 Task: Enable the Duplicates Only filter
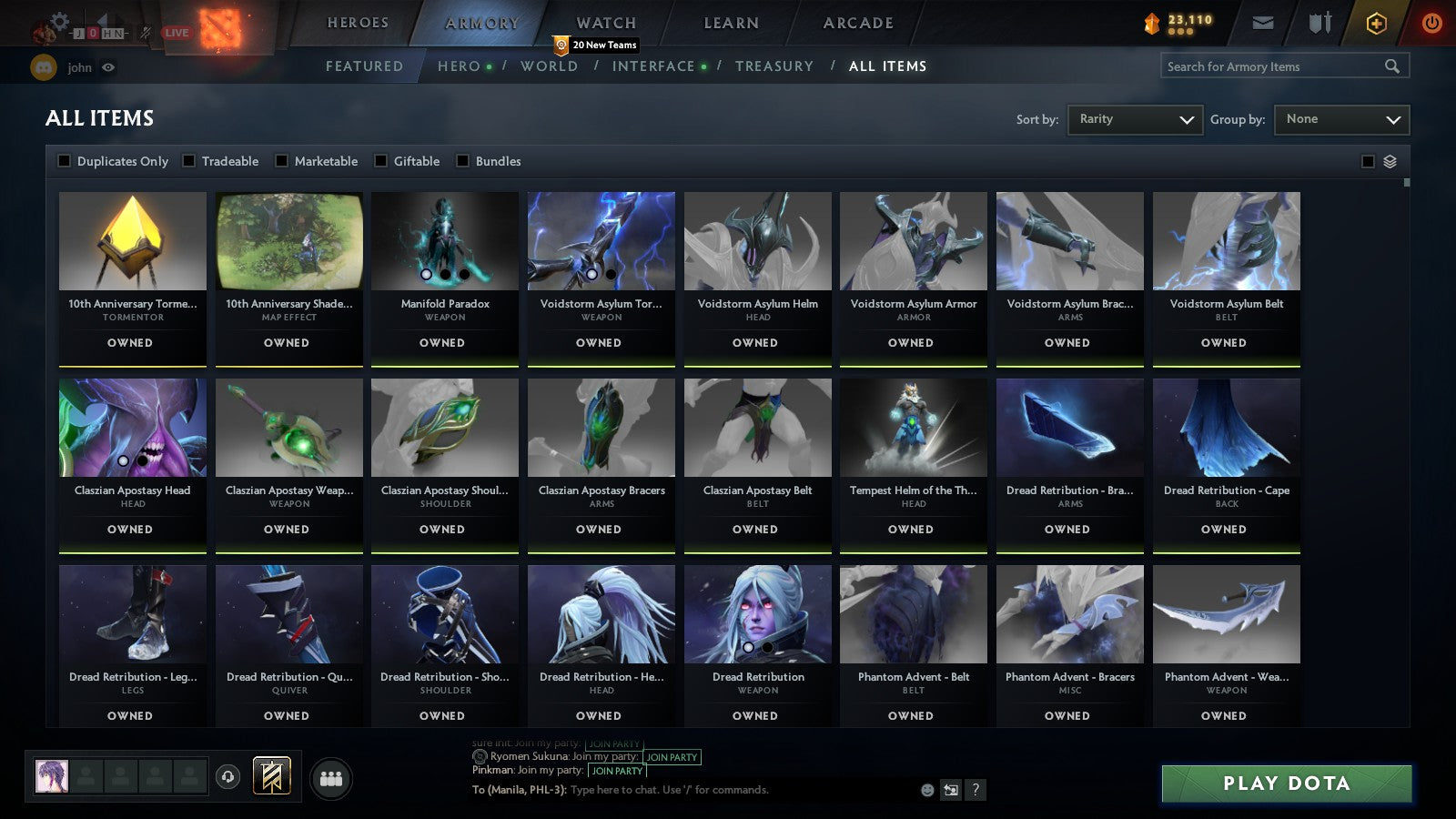click(x=65, y=161)
